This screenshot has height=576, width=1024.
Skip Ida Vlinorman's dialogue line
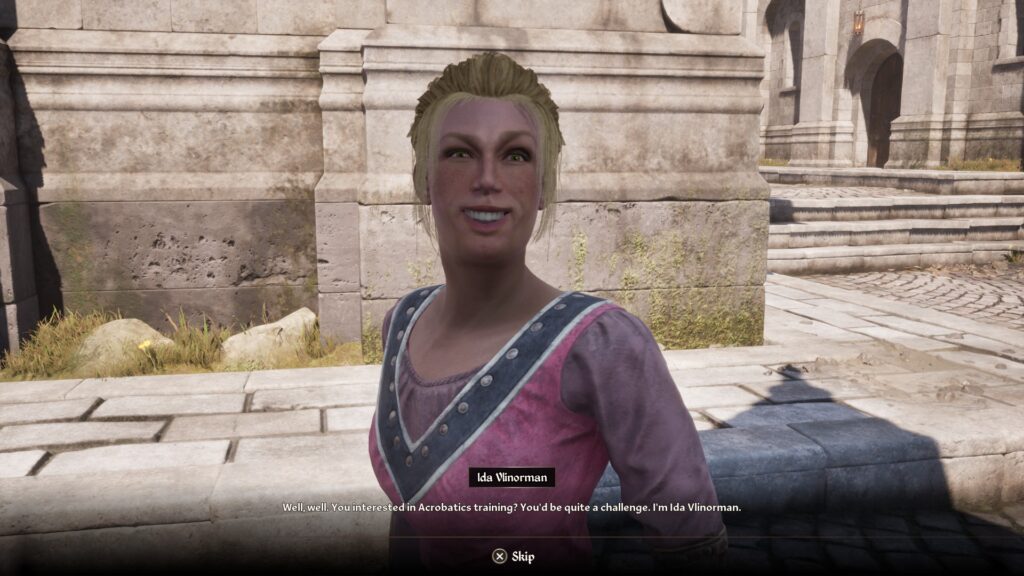coord(512,556)
